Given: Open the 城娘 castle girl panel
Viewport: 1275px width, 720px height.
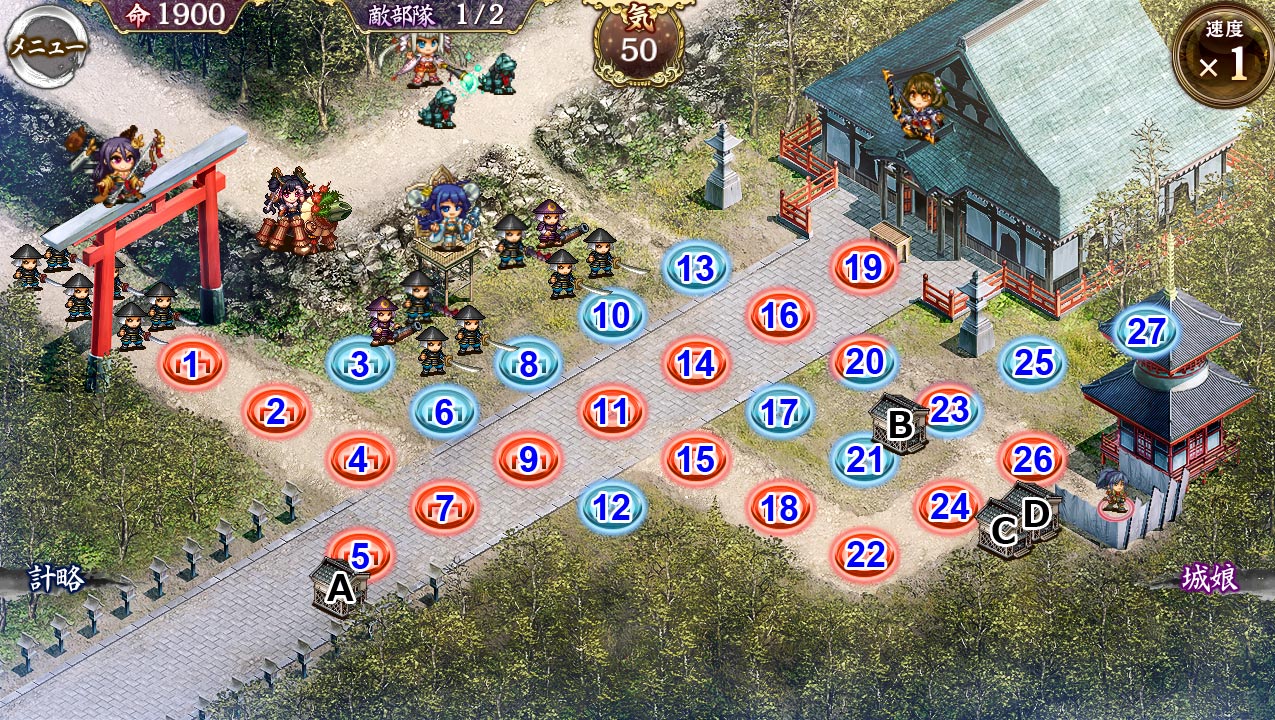Looking at the screenshot, I should (1210, 579).
